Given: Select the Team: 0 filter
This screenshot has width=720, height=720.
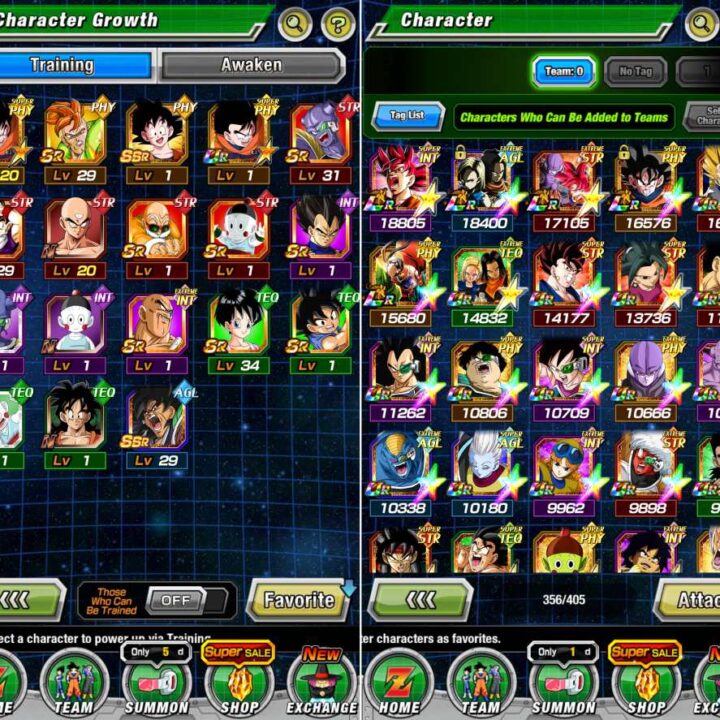Looking at the screenshot, I should [x=564, y=72].
